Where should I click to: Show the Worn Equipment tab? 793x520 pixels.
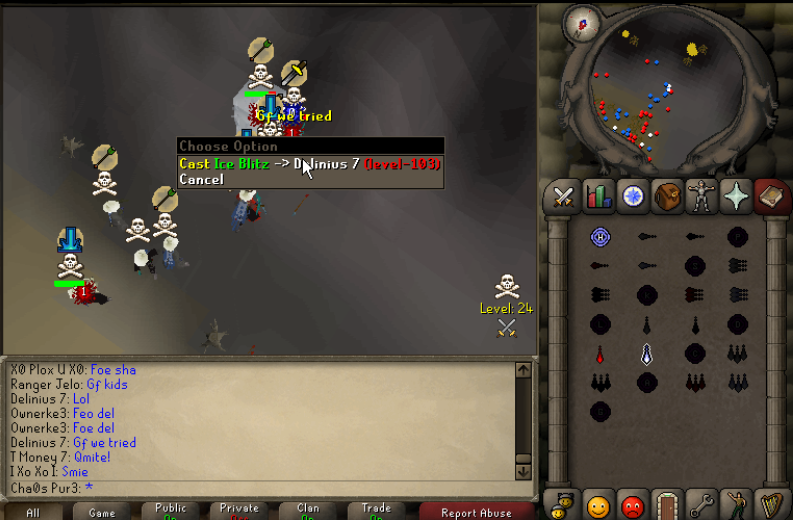(x=702, y=197)
